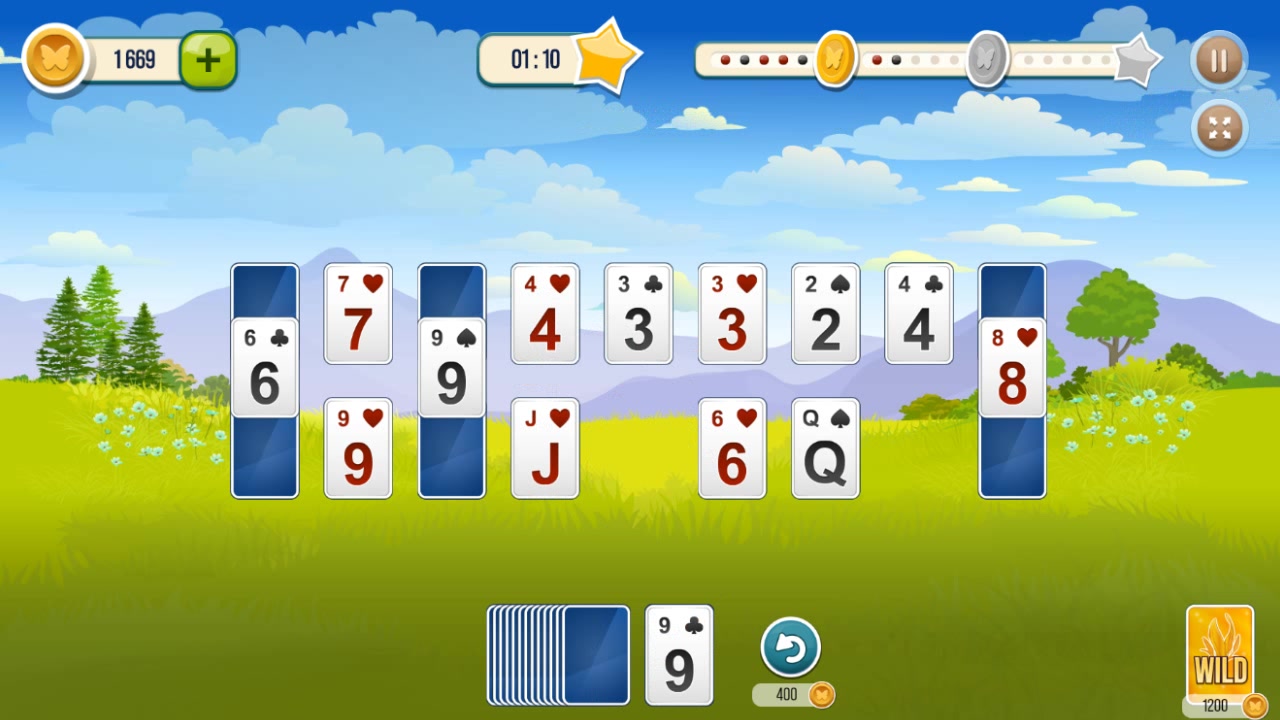Enter fullscreen mode
Screen dimensions: 1280x720
point(1218,128)
